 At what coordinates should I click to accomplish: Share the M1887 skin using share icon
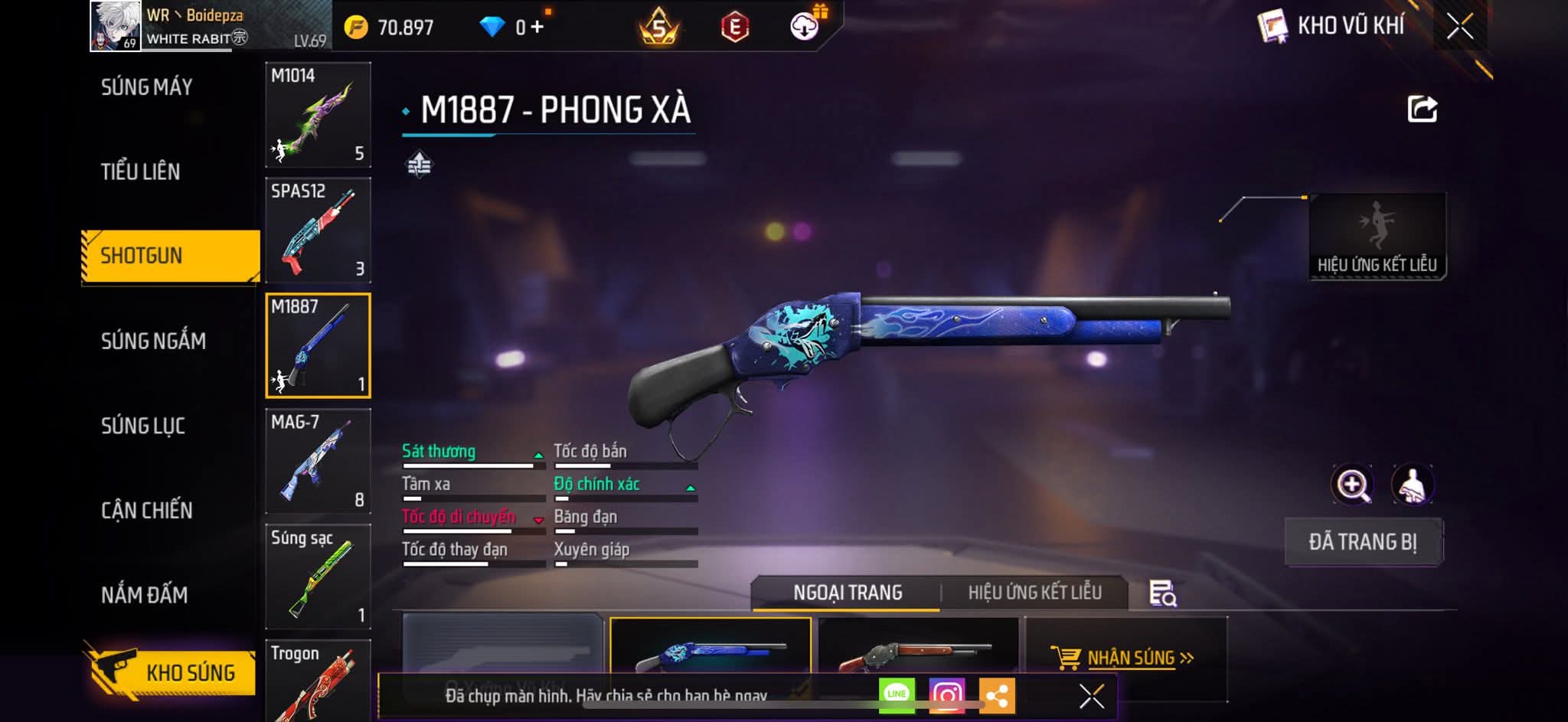[1422, 109]
